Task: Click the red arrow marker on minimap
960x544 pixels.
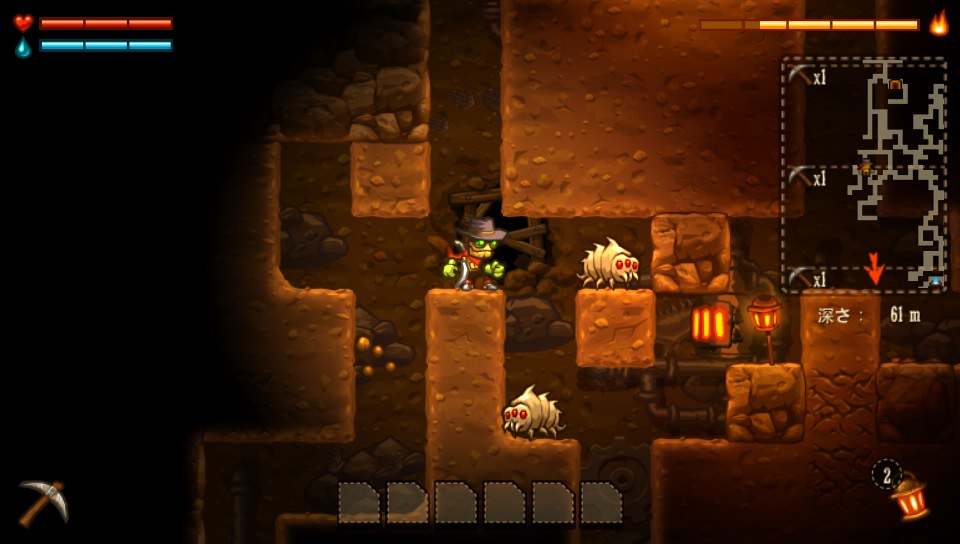Action: 875,269
